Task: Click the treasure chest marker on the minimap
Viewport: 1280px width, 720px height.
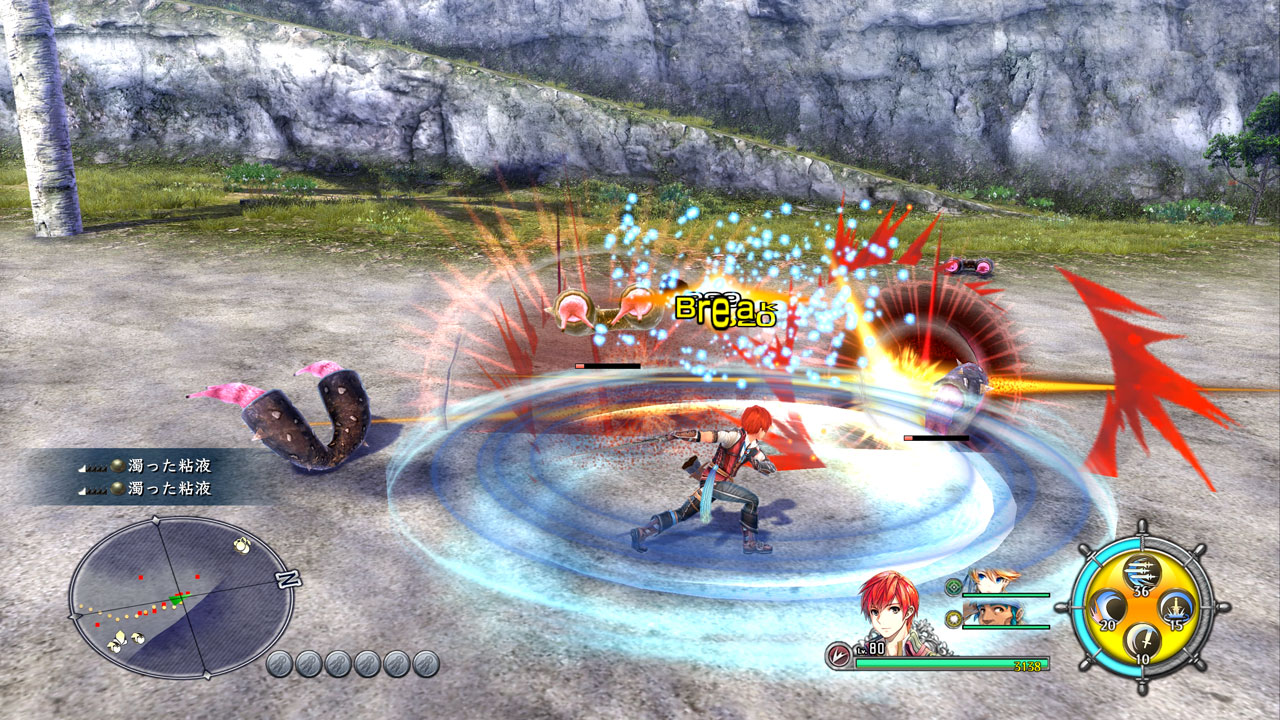Action: tap(242, 545)
